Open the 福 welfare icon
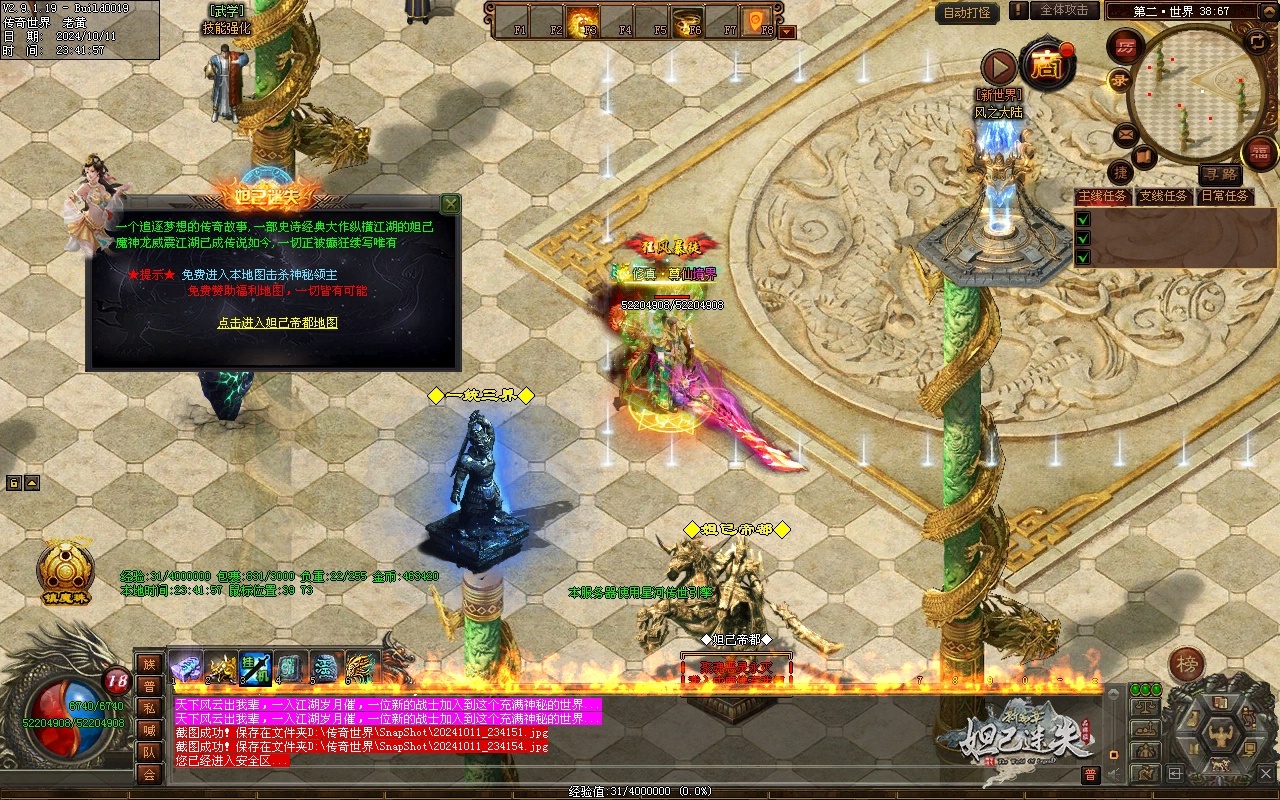 click(x=1259, y=152)
